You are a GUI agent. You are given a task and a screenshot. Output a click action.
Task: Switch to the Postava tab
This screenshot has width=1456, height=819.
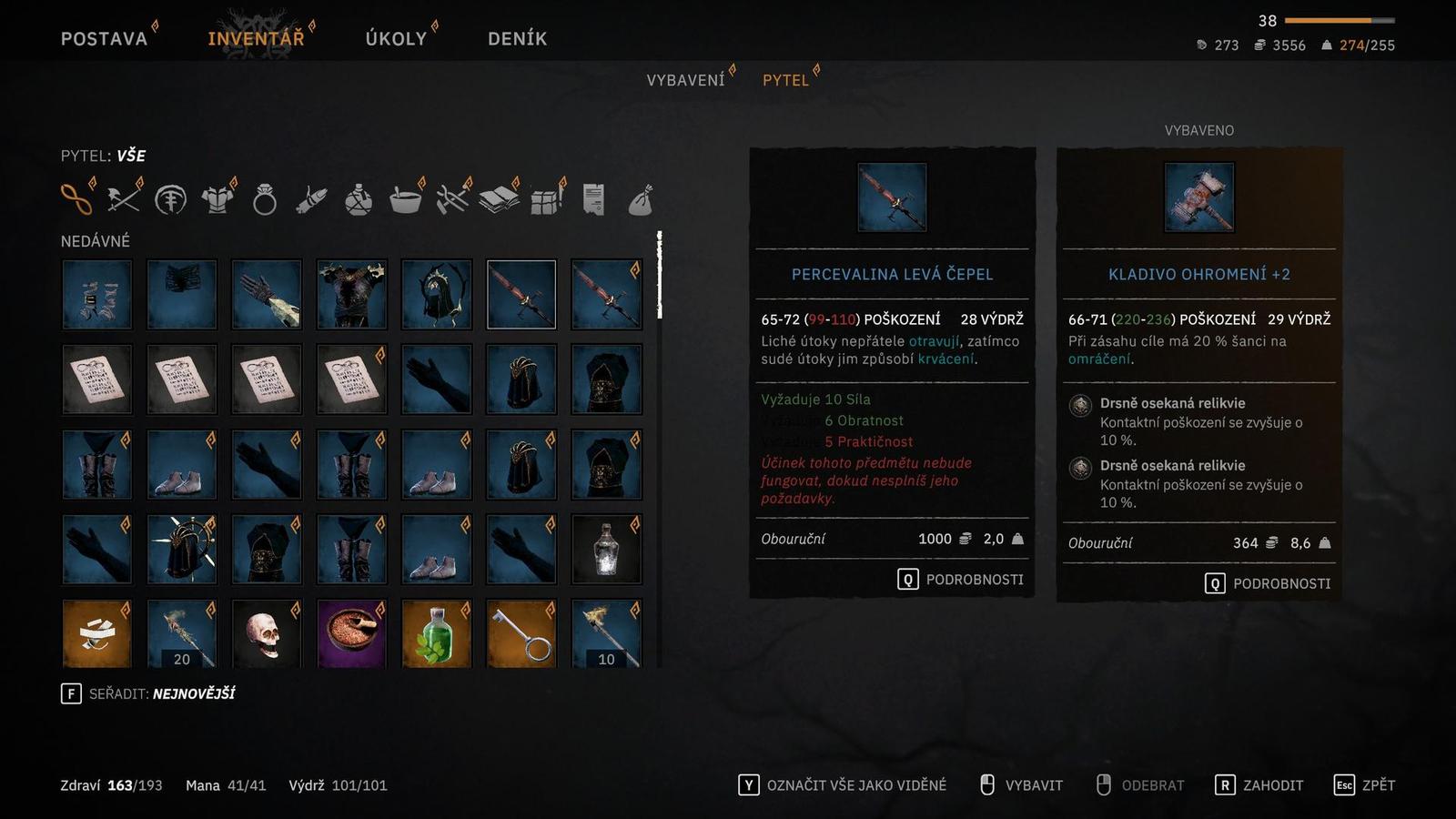tap(104, 38)
